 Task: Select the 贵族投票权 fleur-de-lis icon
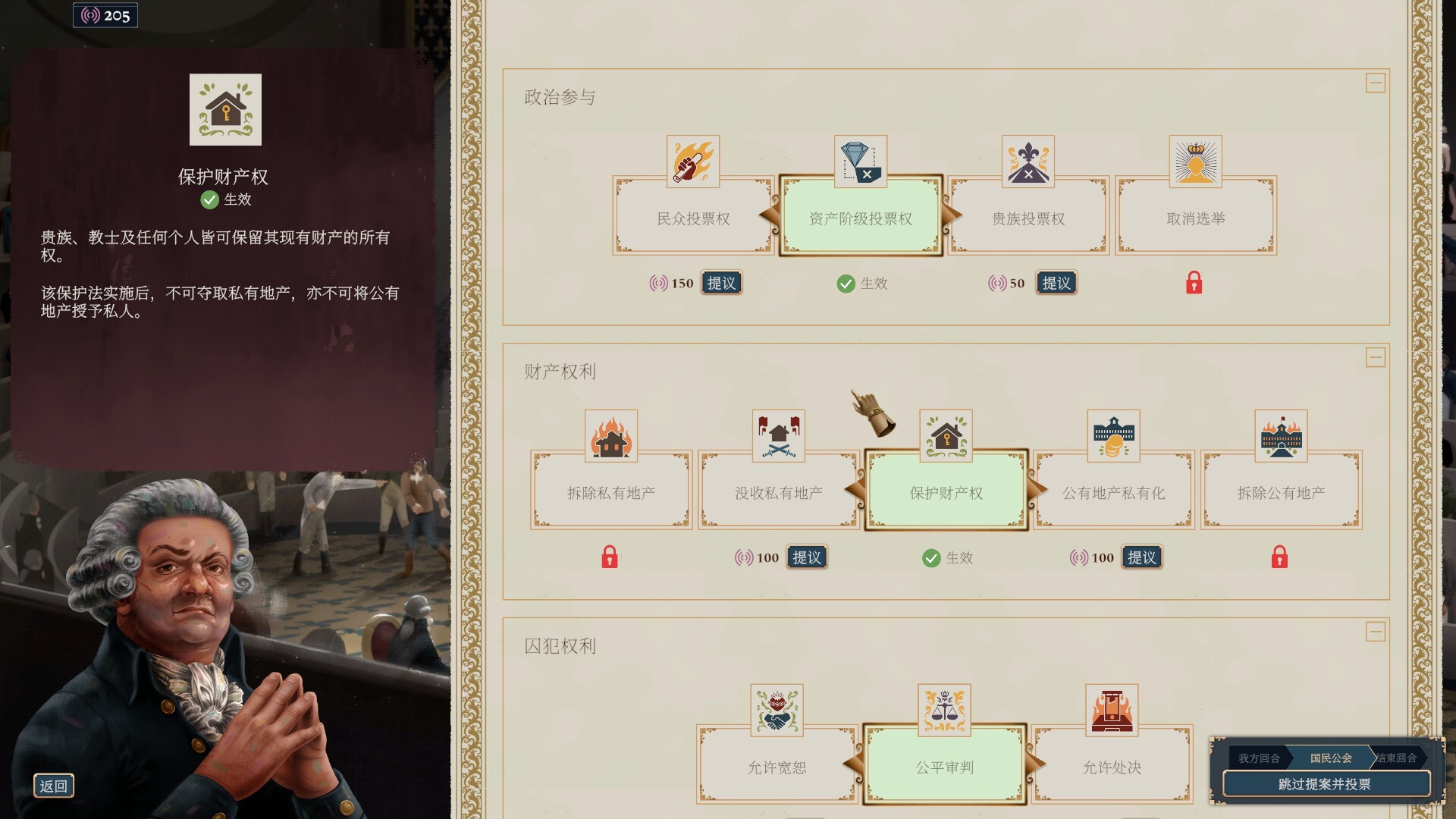(1028, 159)
